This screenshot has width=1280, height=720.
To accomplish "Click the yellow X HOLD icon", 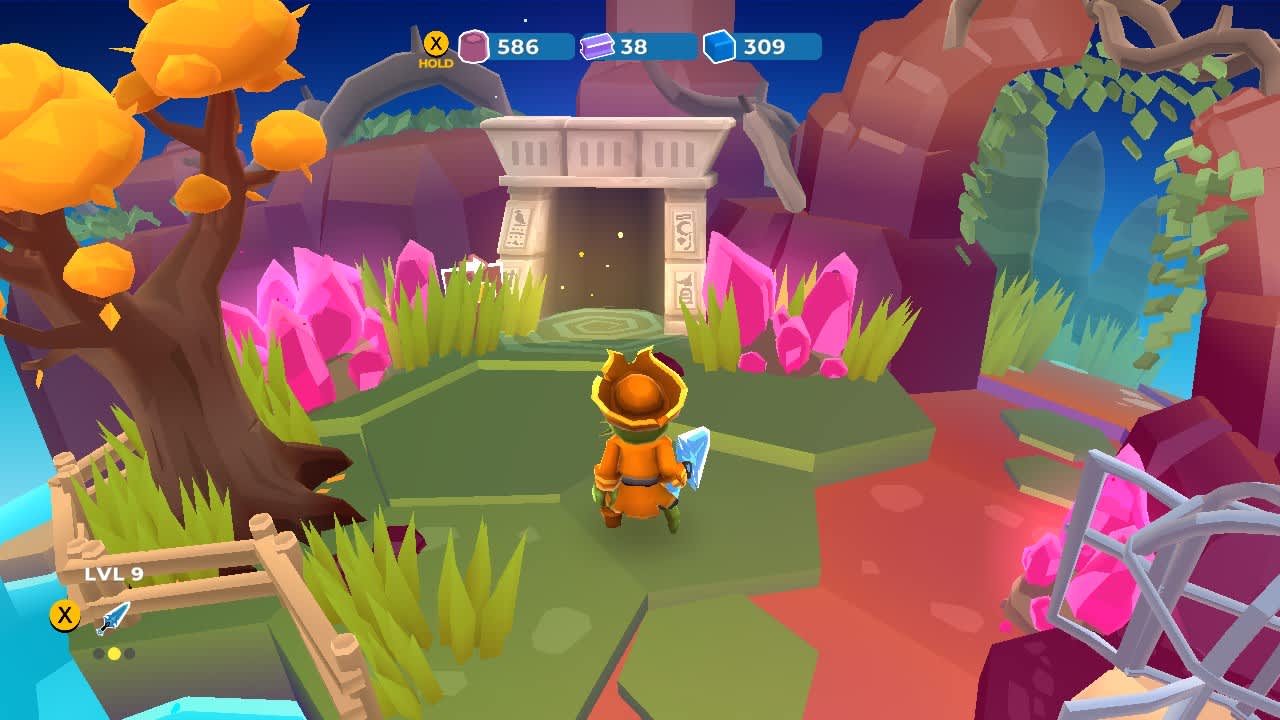I will point(436,42).
